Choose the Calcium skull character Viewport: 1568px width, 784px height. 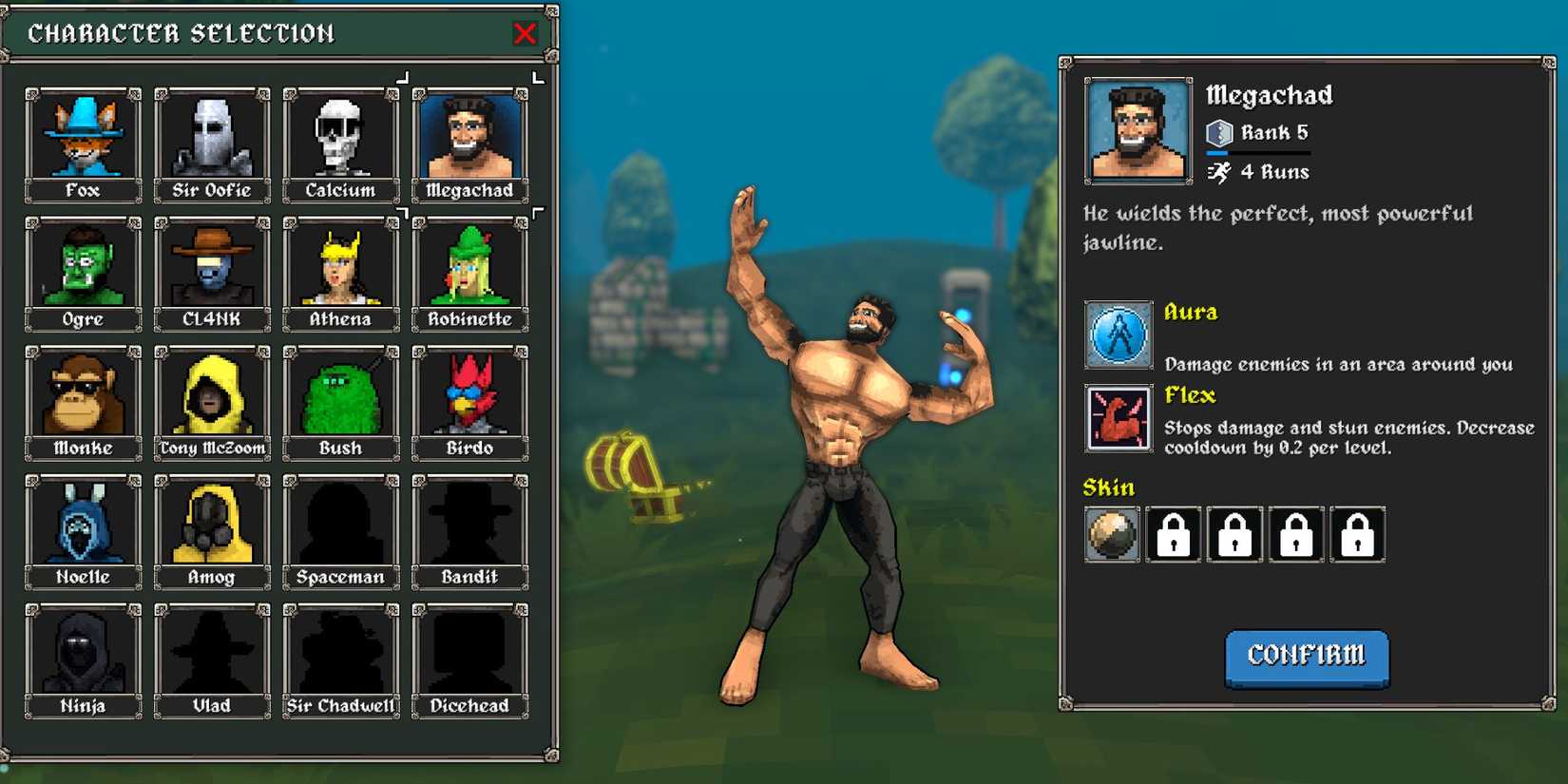point(340,138)
